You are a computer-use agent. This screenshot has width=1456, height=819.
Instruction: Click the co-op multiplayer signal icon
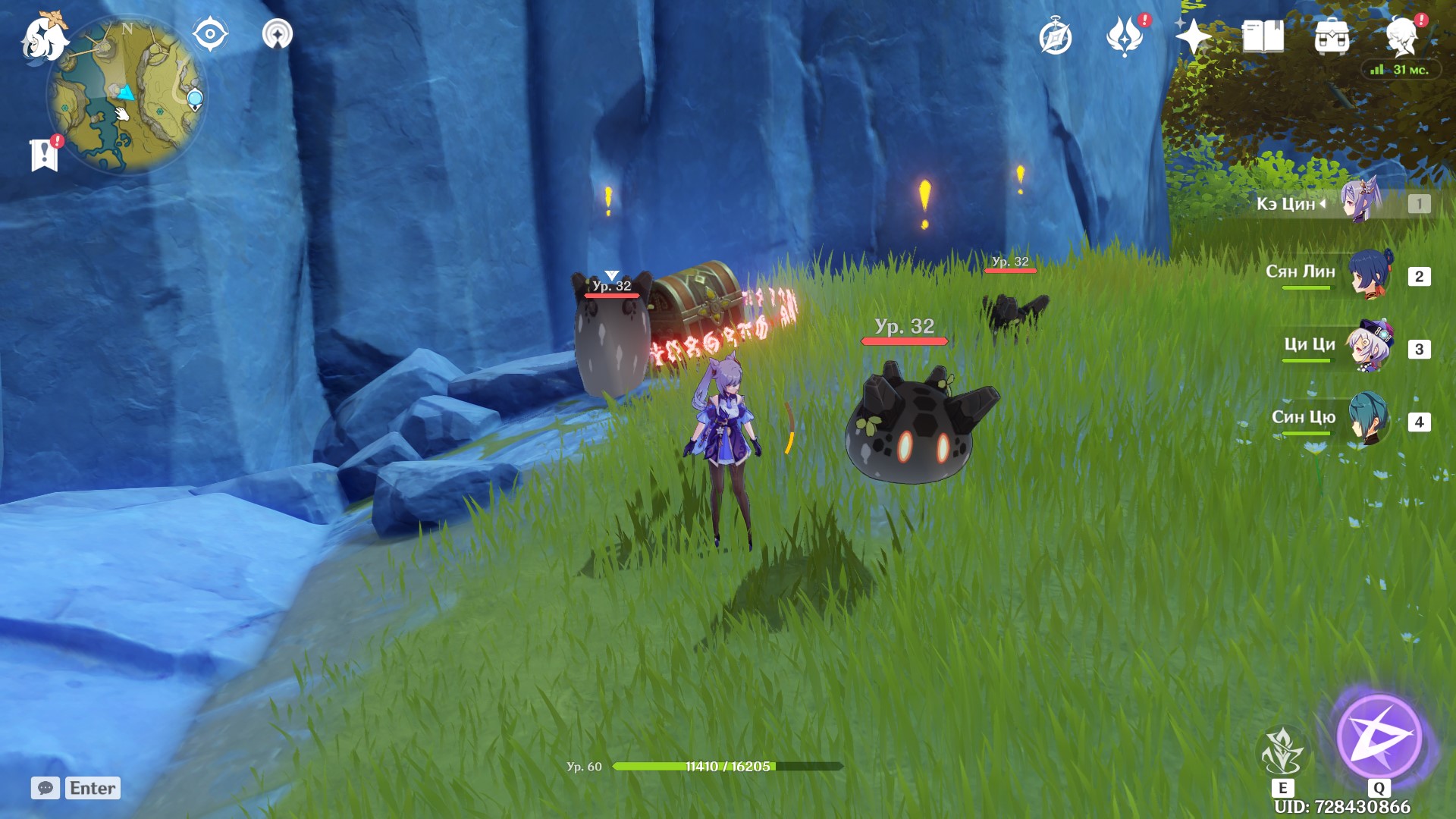pyautogui.click(x=278, y=33)
